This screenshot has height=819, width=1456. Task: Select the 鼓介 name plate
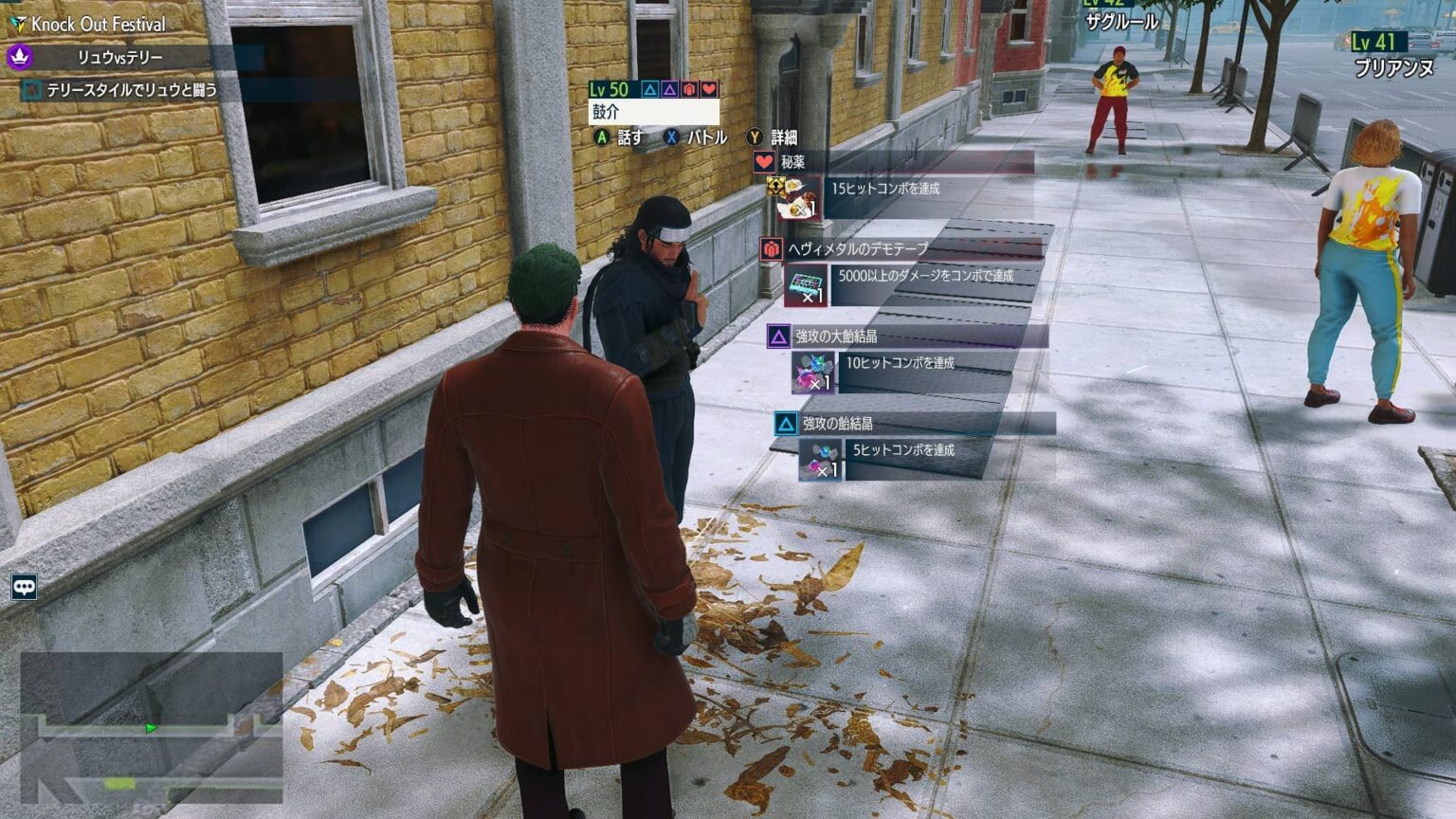coord(652,112)
